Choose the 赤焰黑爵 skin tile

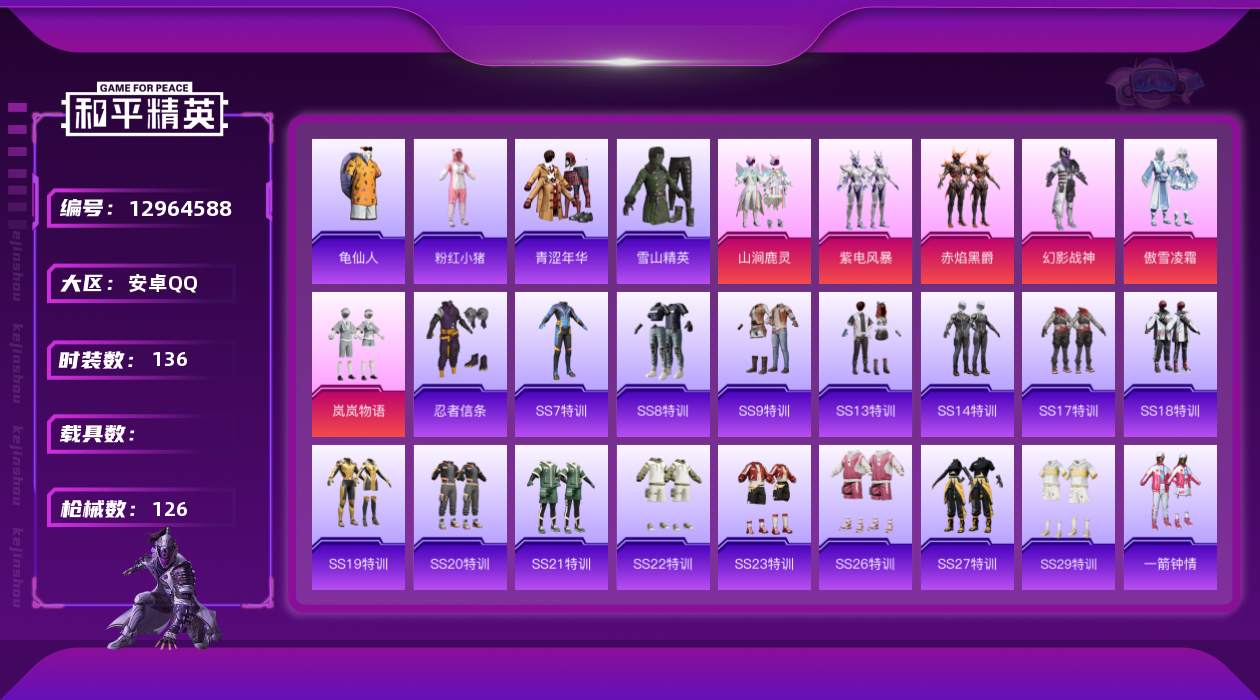coord(967,210)
